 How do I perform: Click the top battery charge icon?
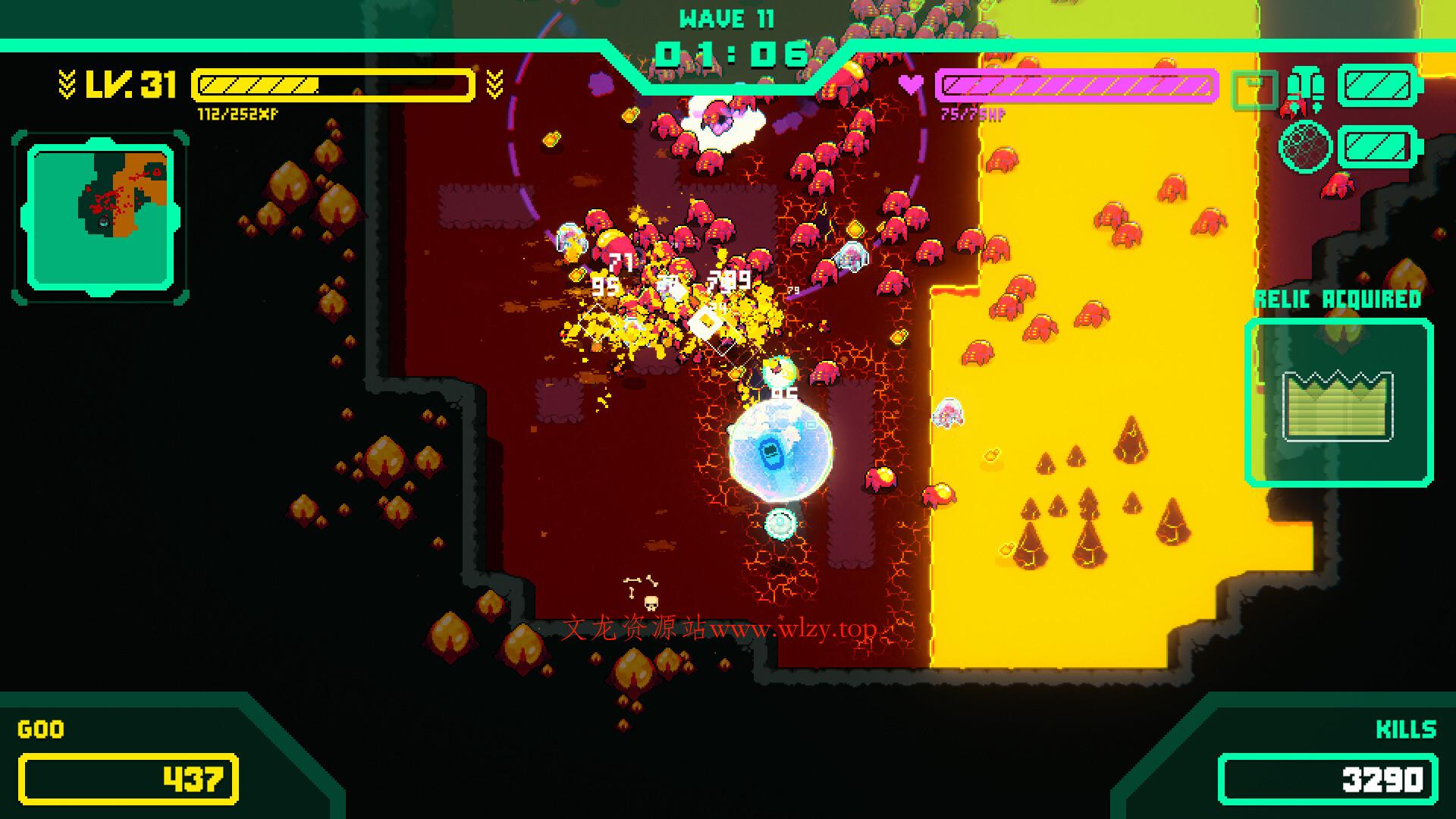[1376, 83]
